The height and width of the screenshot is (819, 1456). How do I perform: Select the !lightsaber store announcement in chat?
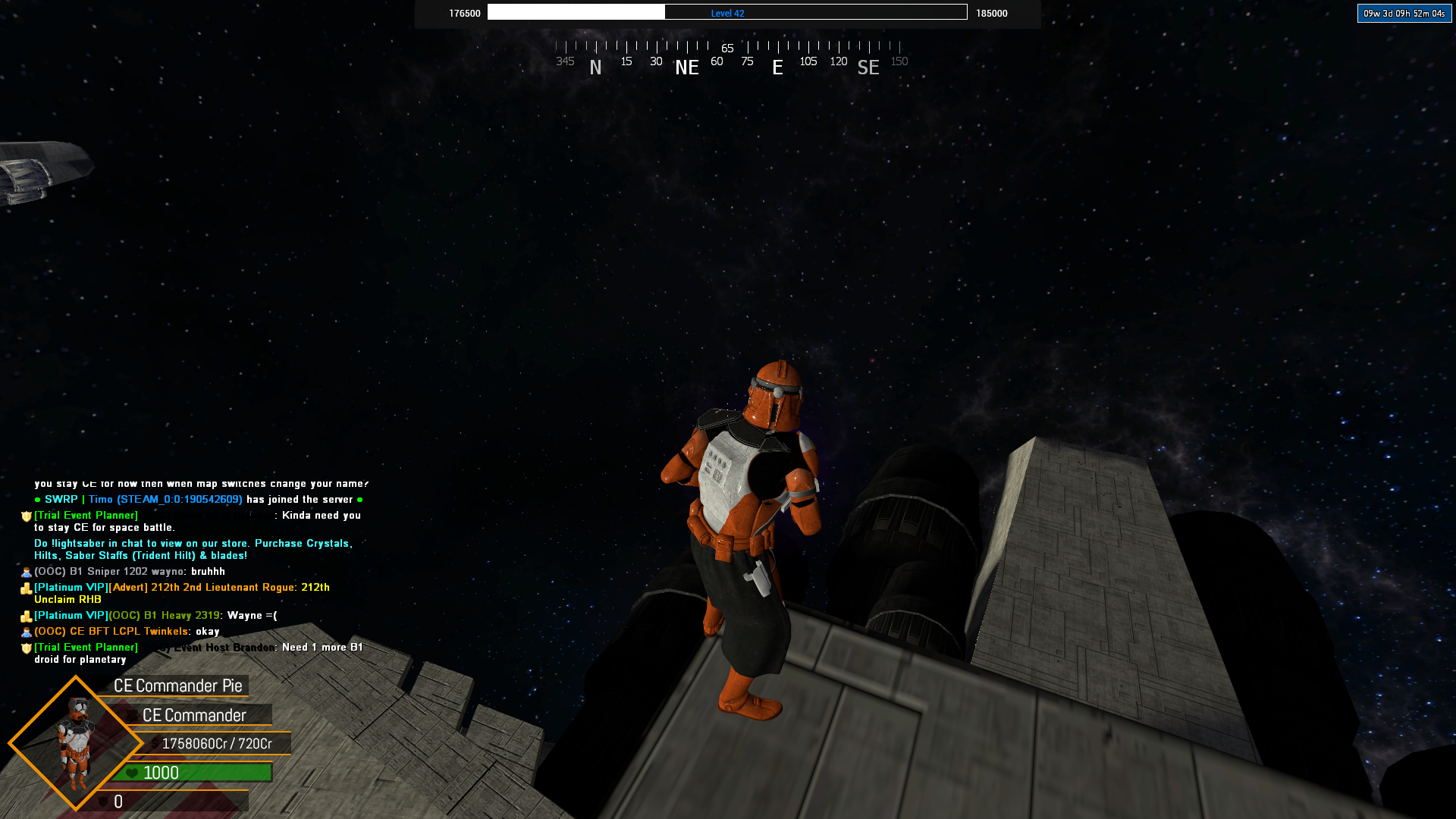click(193, 549)
